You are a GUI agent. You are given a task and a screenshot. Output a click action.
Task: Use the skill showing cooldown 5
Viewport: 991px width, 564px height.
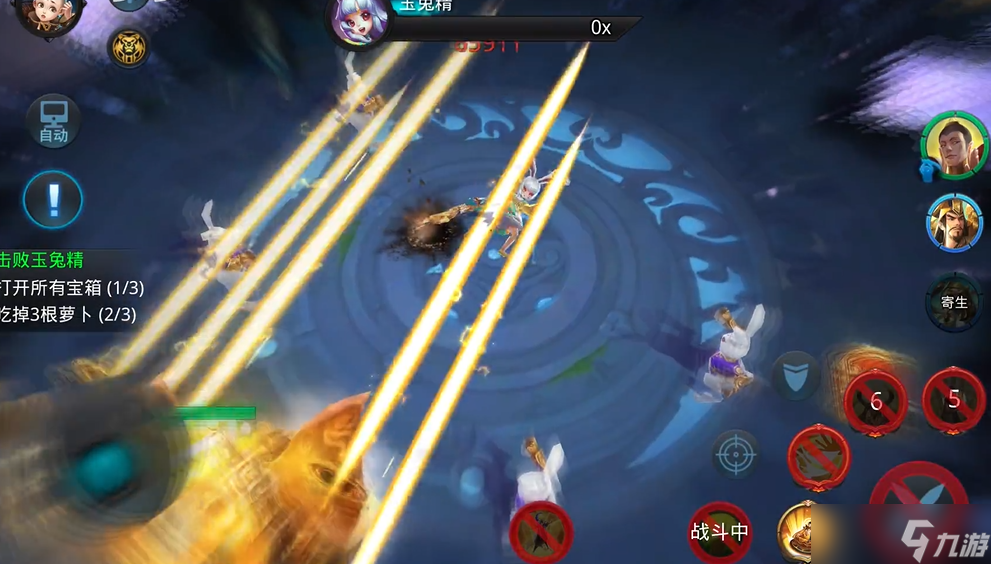click(953, 400)
